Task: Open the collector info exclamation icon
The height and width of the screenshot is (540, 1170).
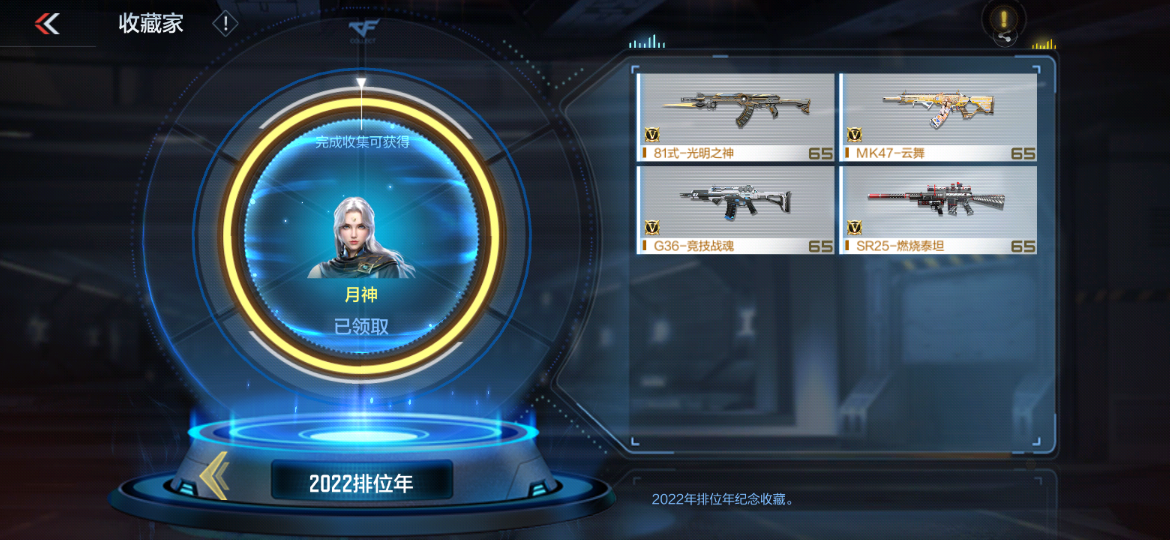Action: [226, 23]
